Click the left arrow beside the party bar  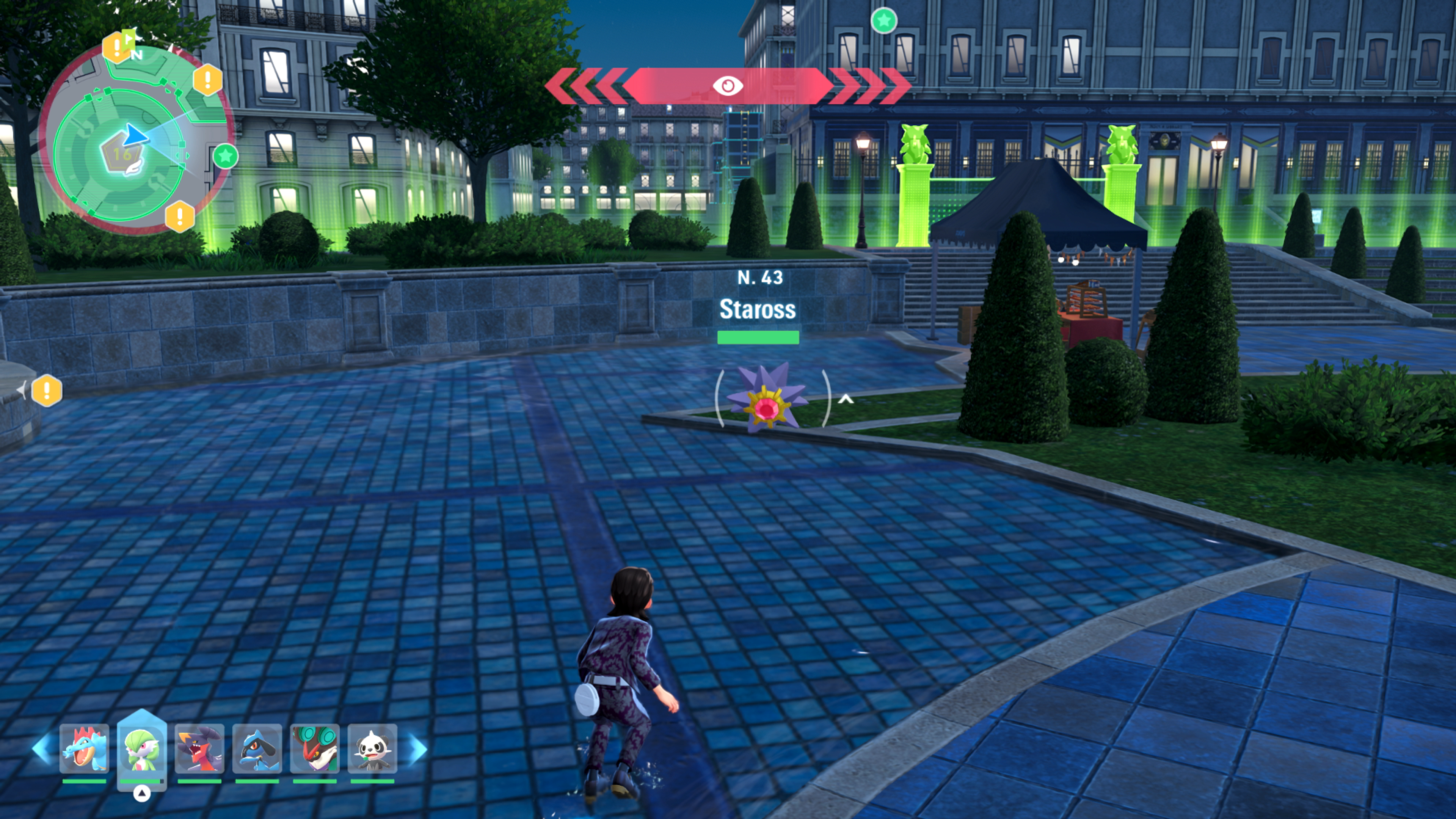coord(43,748)
